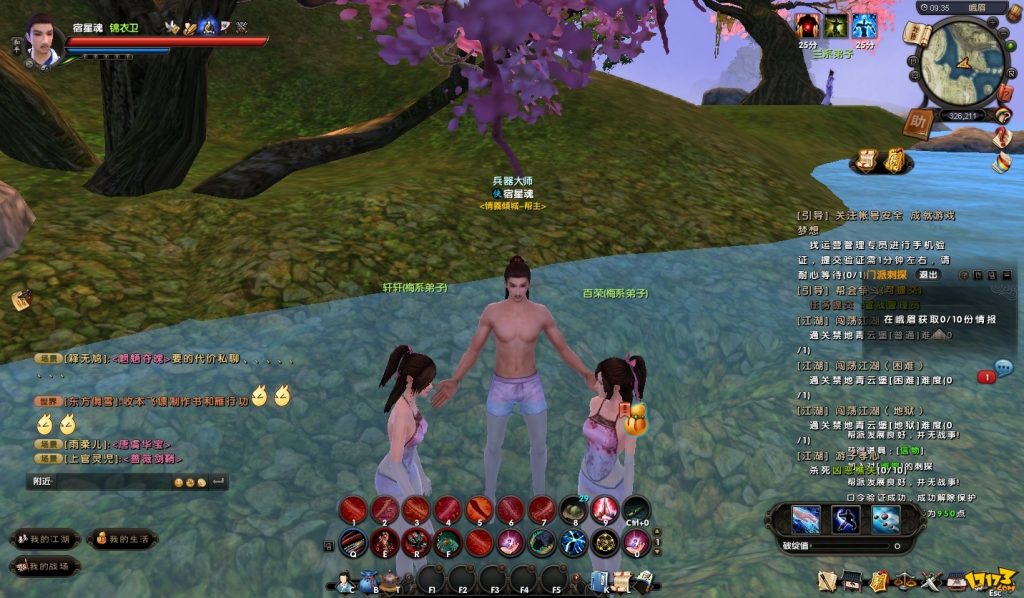This screenshot has width=1024, height=598.
Task: Open the blue bag icon marked B
Action: (369, 580)
